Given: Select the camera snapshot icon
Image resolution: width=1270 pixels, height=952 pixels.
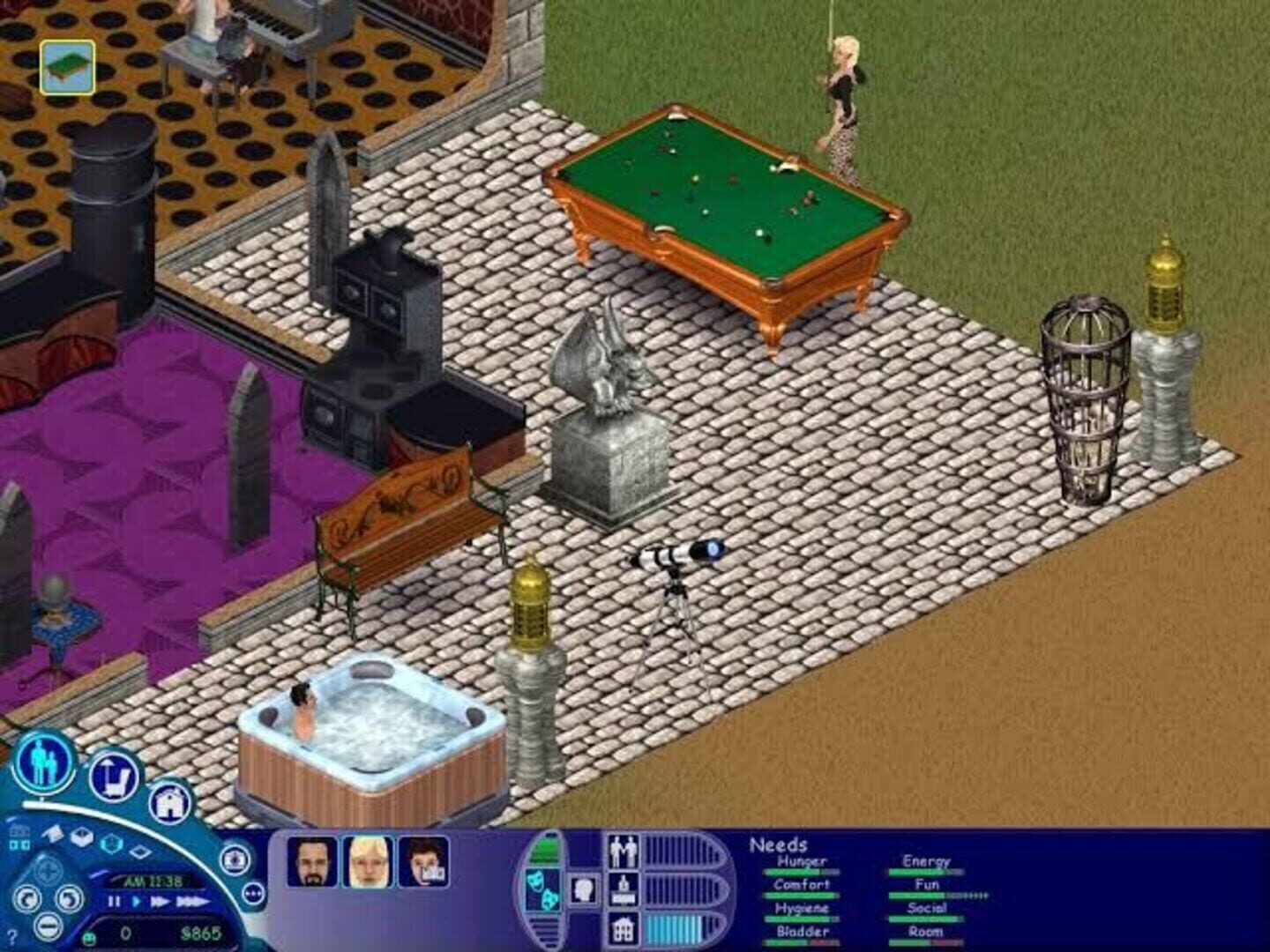Looking at the screenshot, I should tap(235, 859).
